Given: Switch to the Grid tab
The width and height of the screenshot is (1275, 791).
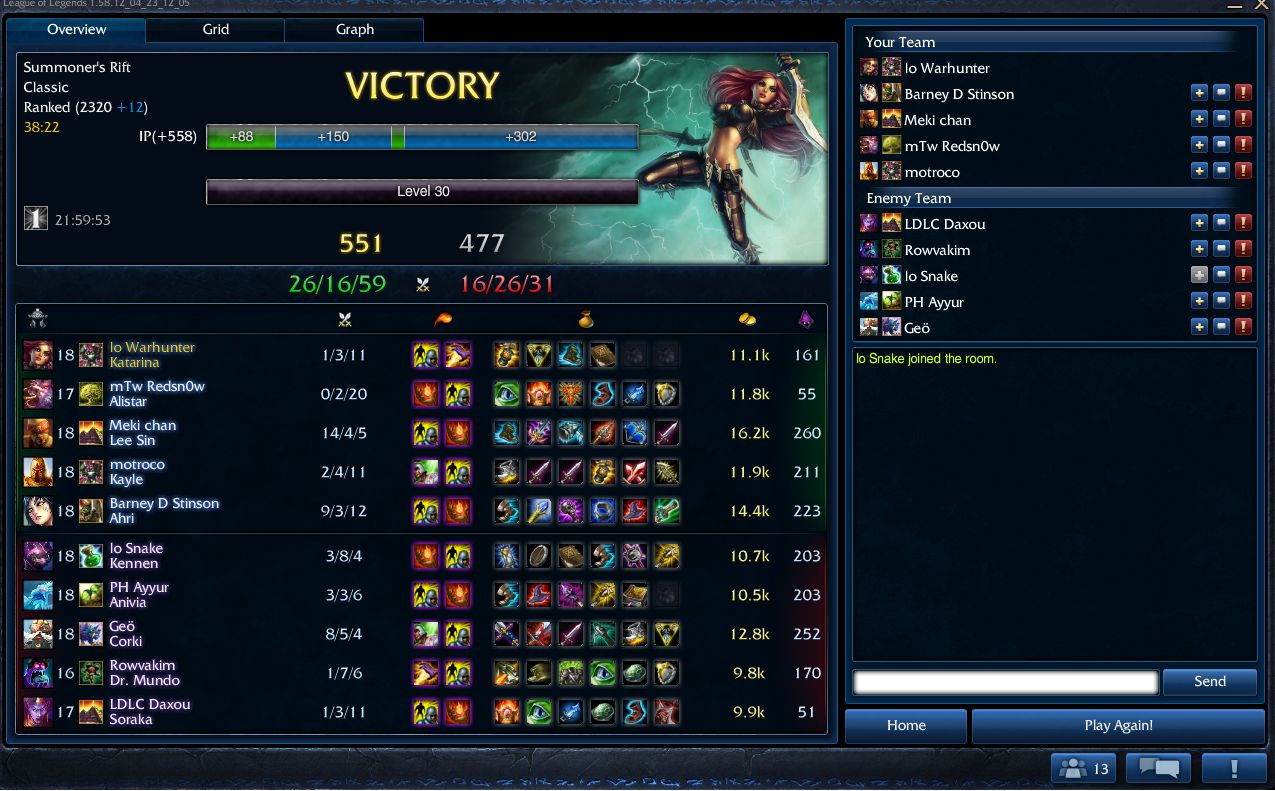Looking at the screenshot, I should pos(215,30).
